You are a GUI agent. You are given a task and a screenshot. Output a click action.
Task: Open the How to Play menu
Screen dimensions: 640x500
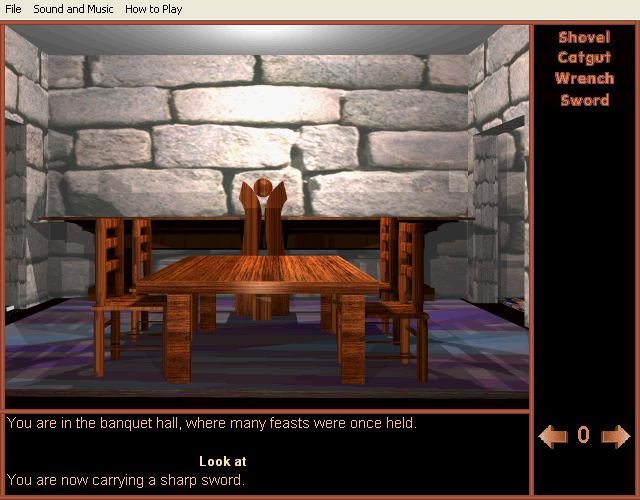(154, 9)
